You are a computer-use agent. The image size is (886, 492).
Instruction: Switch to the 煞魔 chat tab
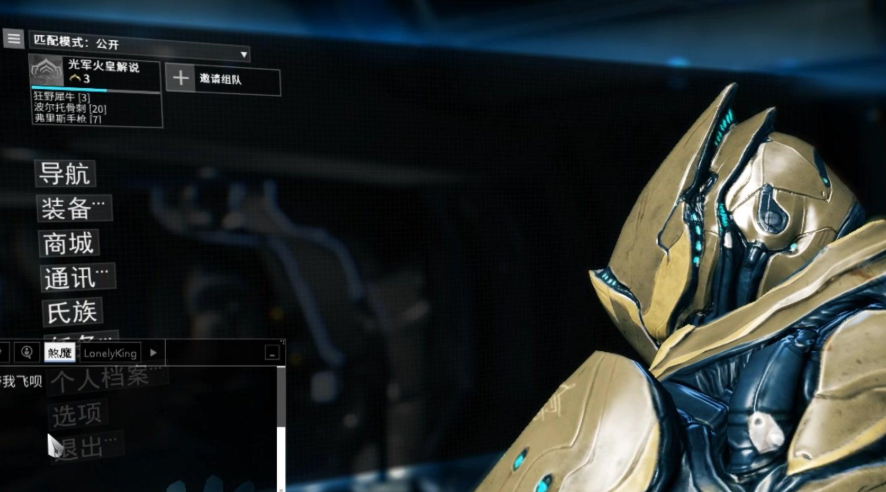pyautogui.click(x=59, y=353)
